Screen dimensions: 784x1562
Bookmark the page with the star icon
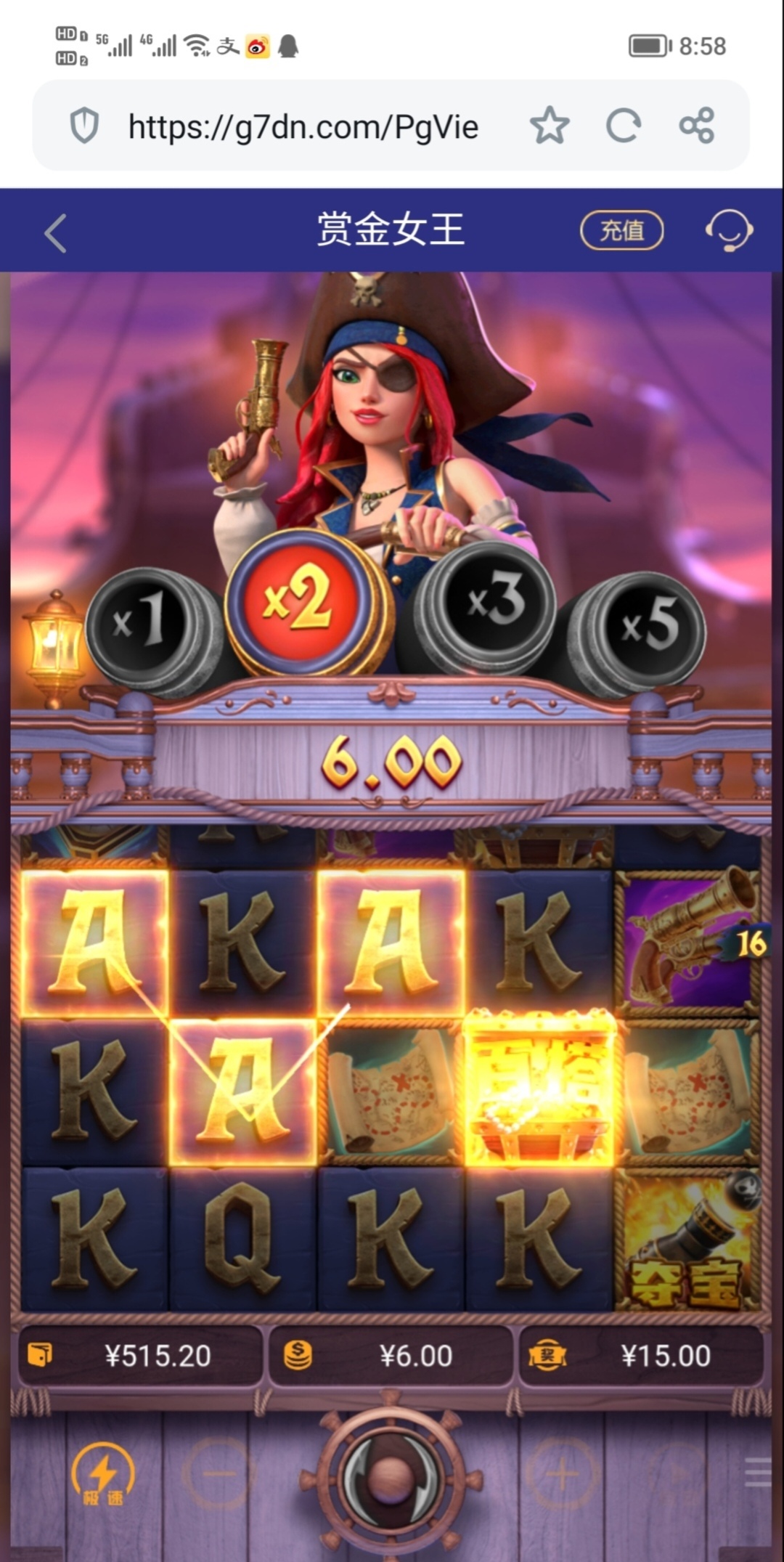coord(550,126)
